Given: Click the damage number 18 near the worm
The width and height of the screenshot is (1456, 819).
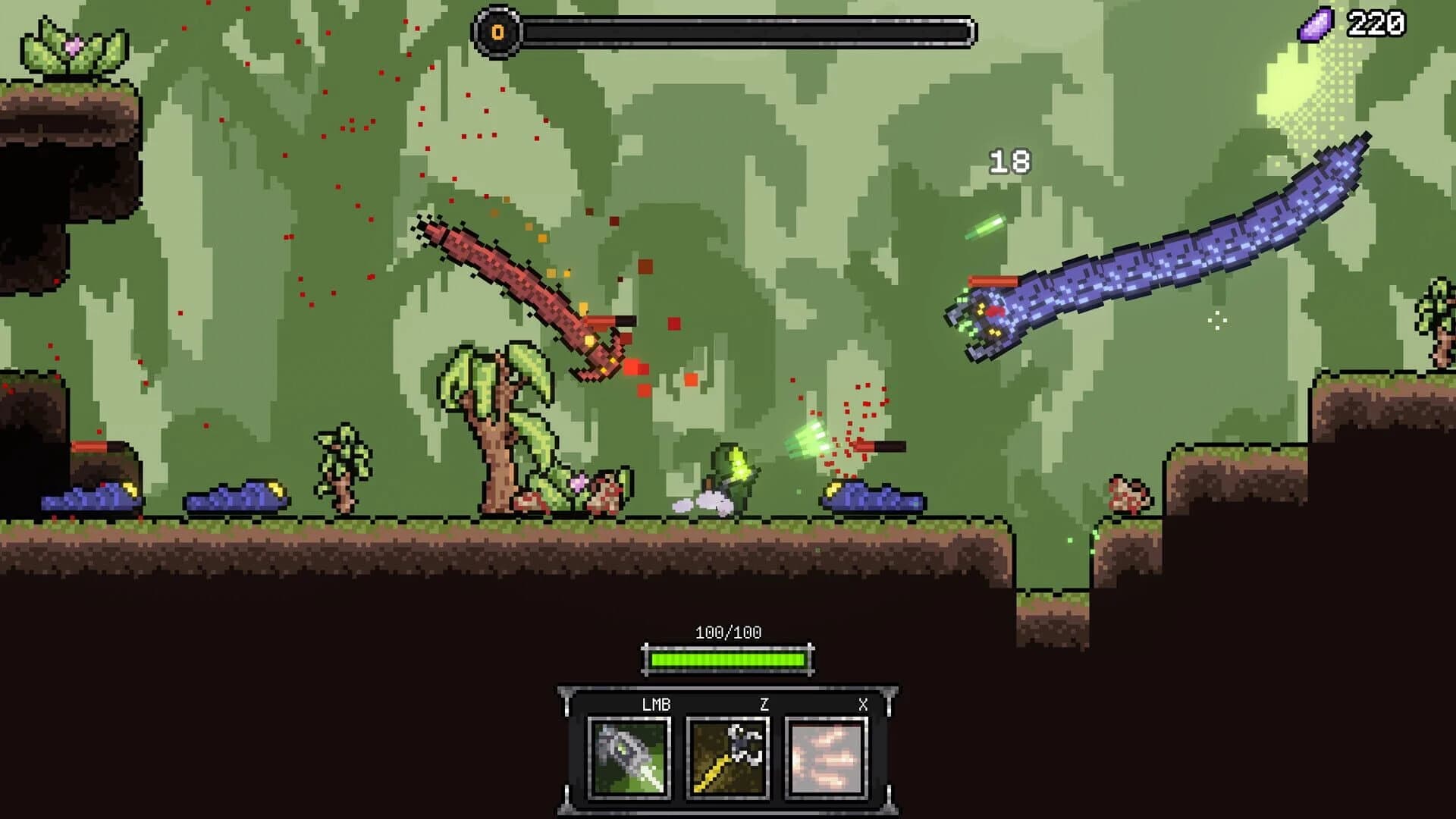Looking at the screenshot, I should (1009, 161).
